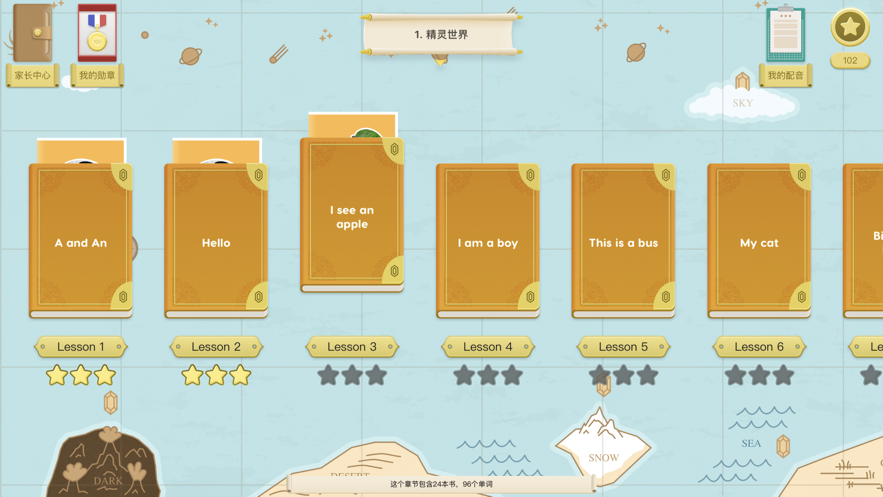
Task: Select the 'Hello' book
Action: point(216,241)
